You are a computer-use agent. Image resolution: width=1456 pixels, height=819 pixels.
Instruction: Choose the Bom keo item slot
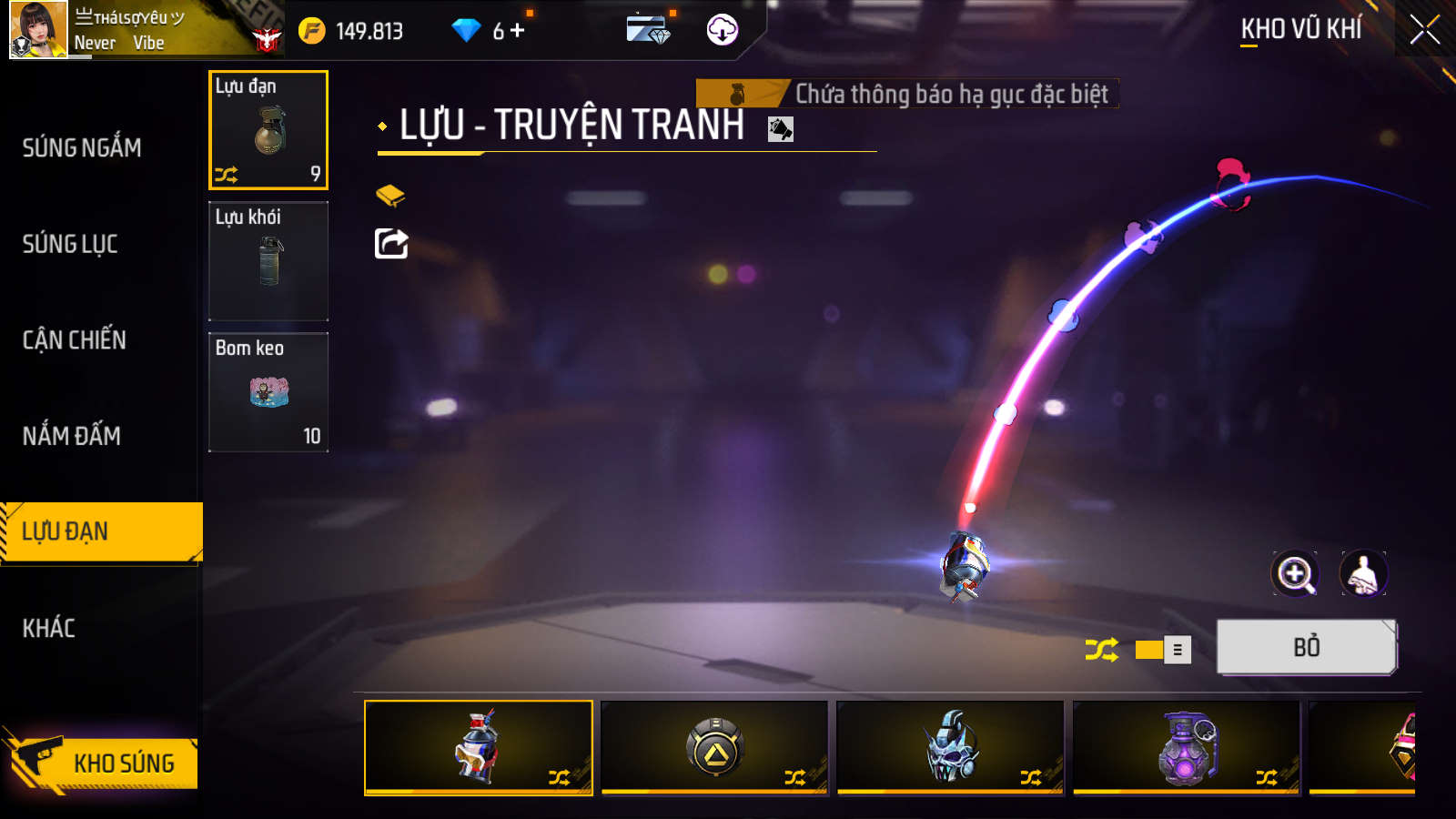(x=268, y=392)
